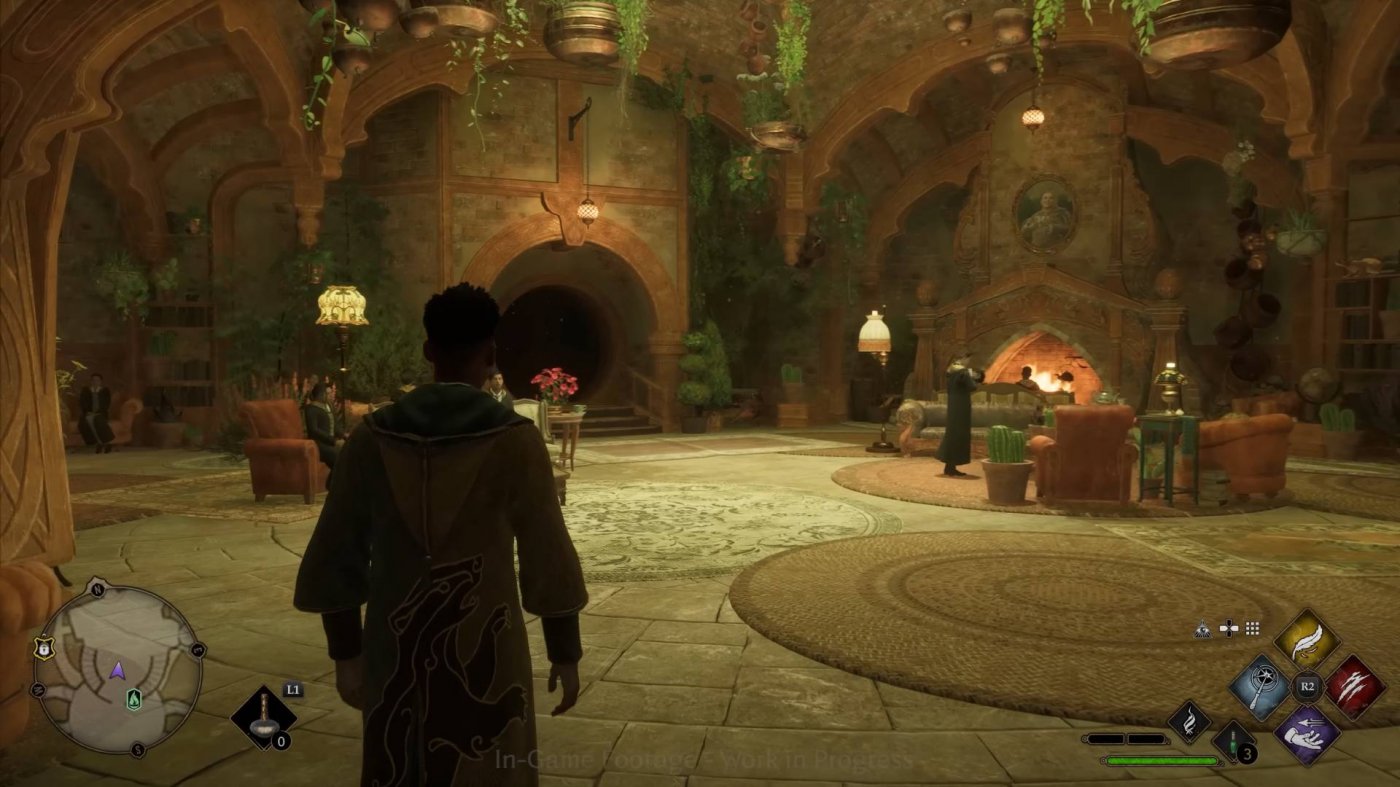1400x787 pixels.
Task: Click the North marker on the compass ring
Action: [97, 588]
